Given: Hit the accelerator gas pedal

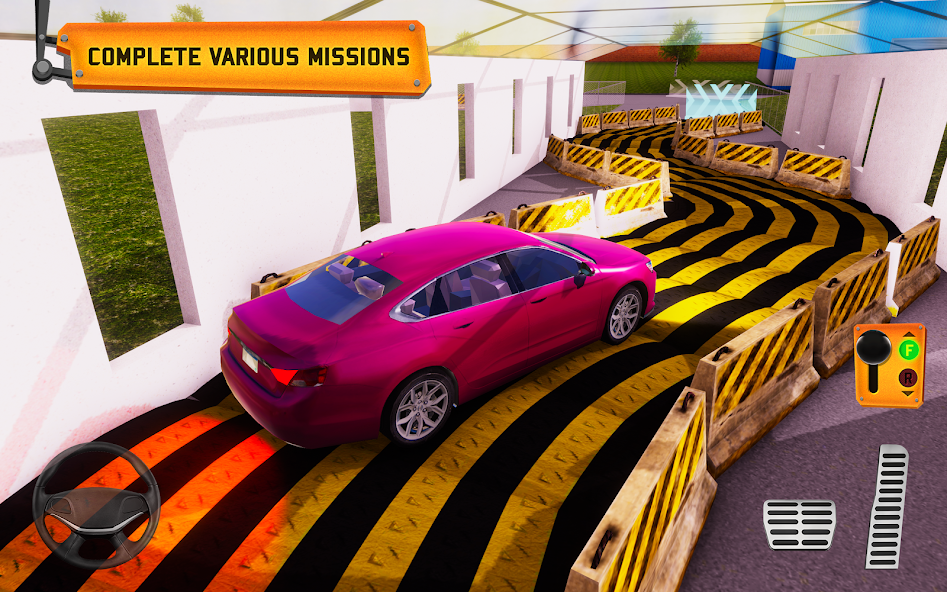Looking at the screenshot, I should point(887,506).
